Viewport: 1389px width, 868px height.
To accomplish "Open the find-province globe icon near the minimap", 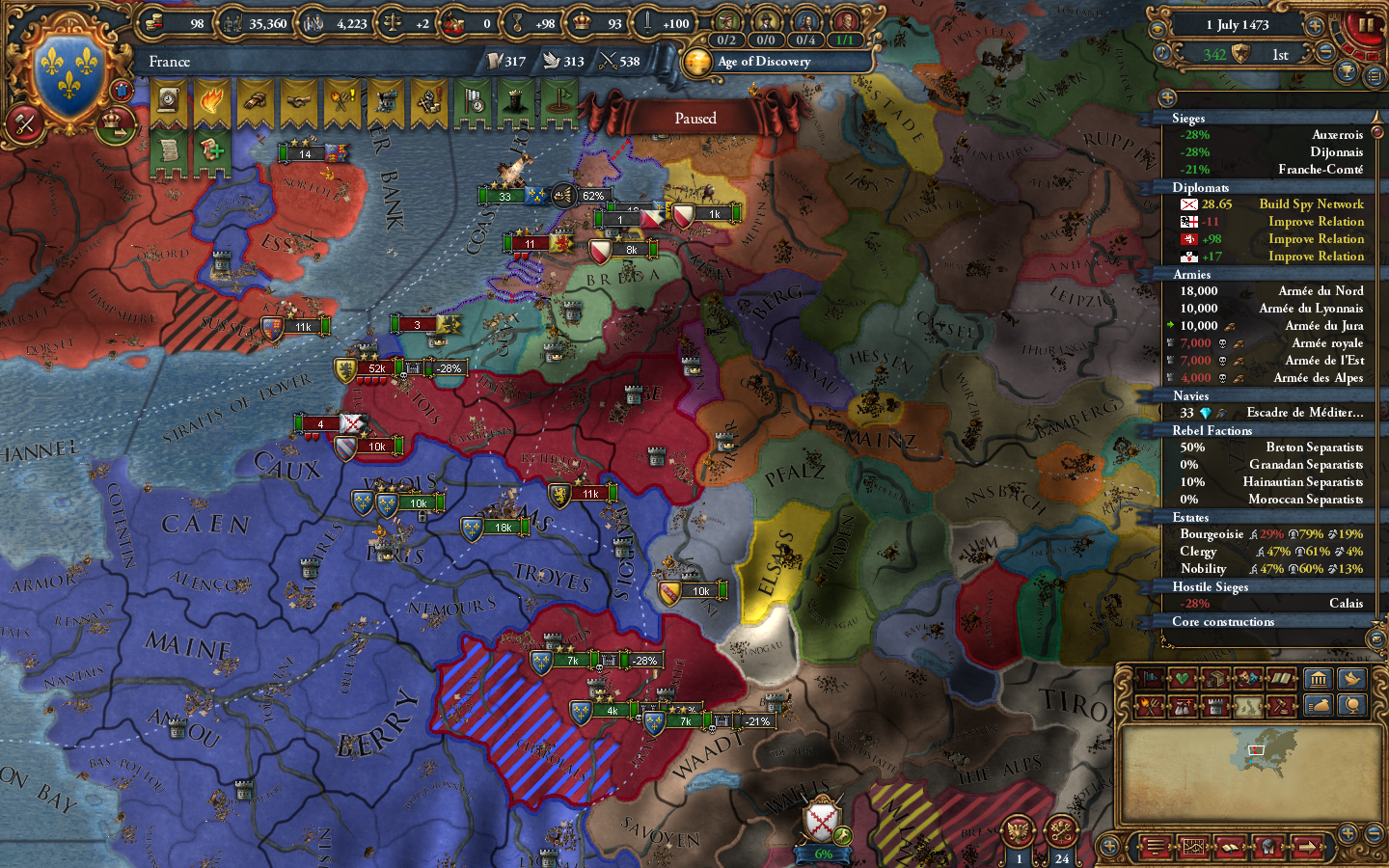I will click(1350, 706).
